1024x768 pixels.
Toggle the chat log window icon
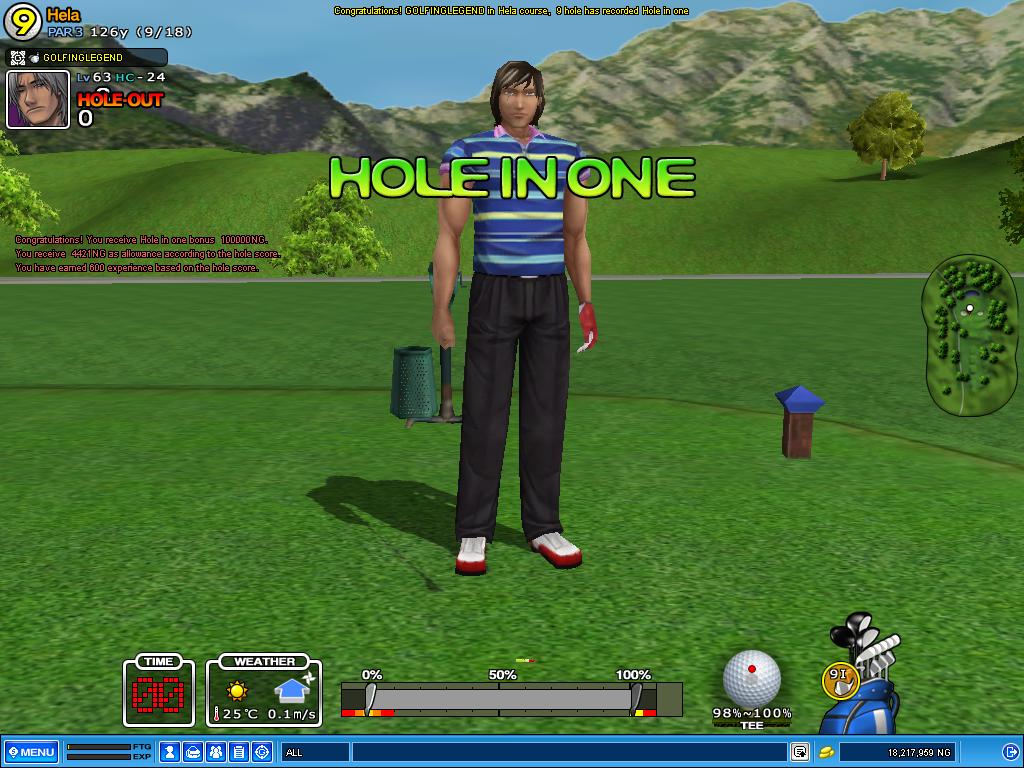800,752
